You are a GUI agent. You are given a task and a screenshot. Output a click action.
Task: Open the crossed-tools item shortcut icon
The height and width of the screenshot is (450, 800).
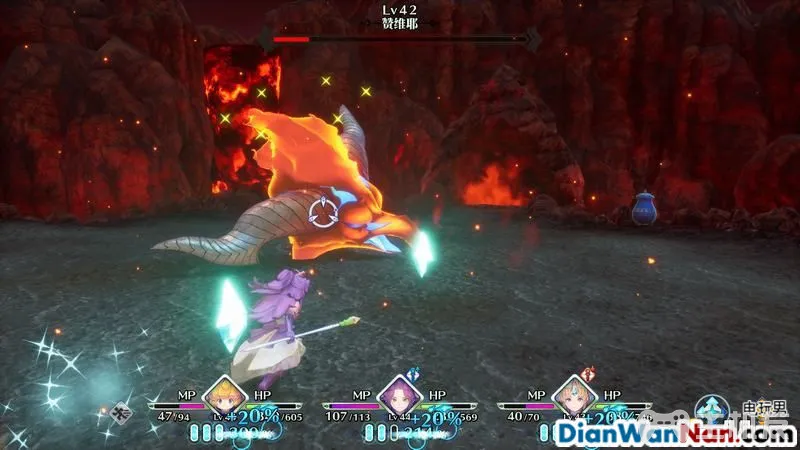click(x=123, y=411)
